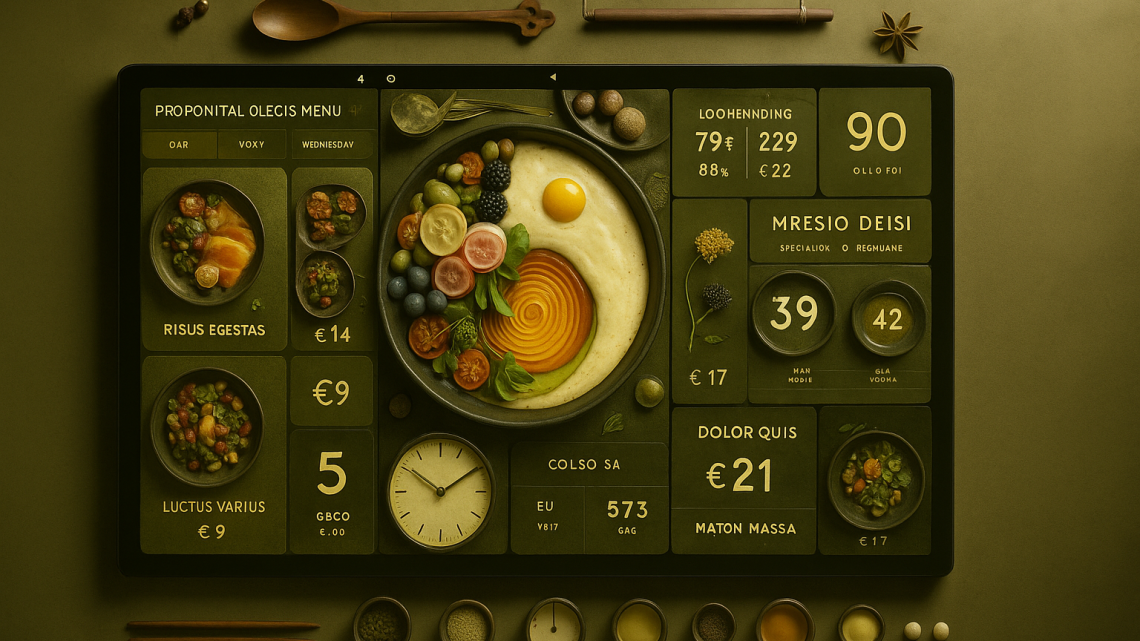The height and width of the screenshot is (641, 1140).
Task: Select the yellow flower tile priced €17
Action: point(709,300)
